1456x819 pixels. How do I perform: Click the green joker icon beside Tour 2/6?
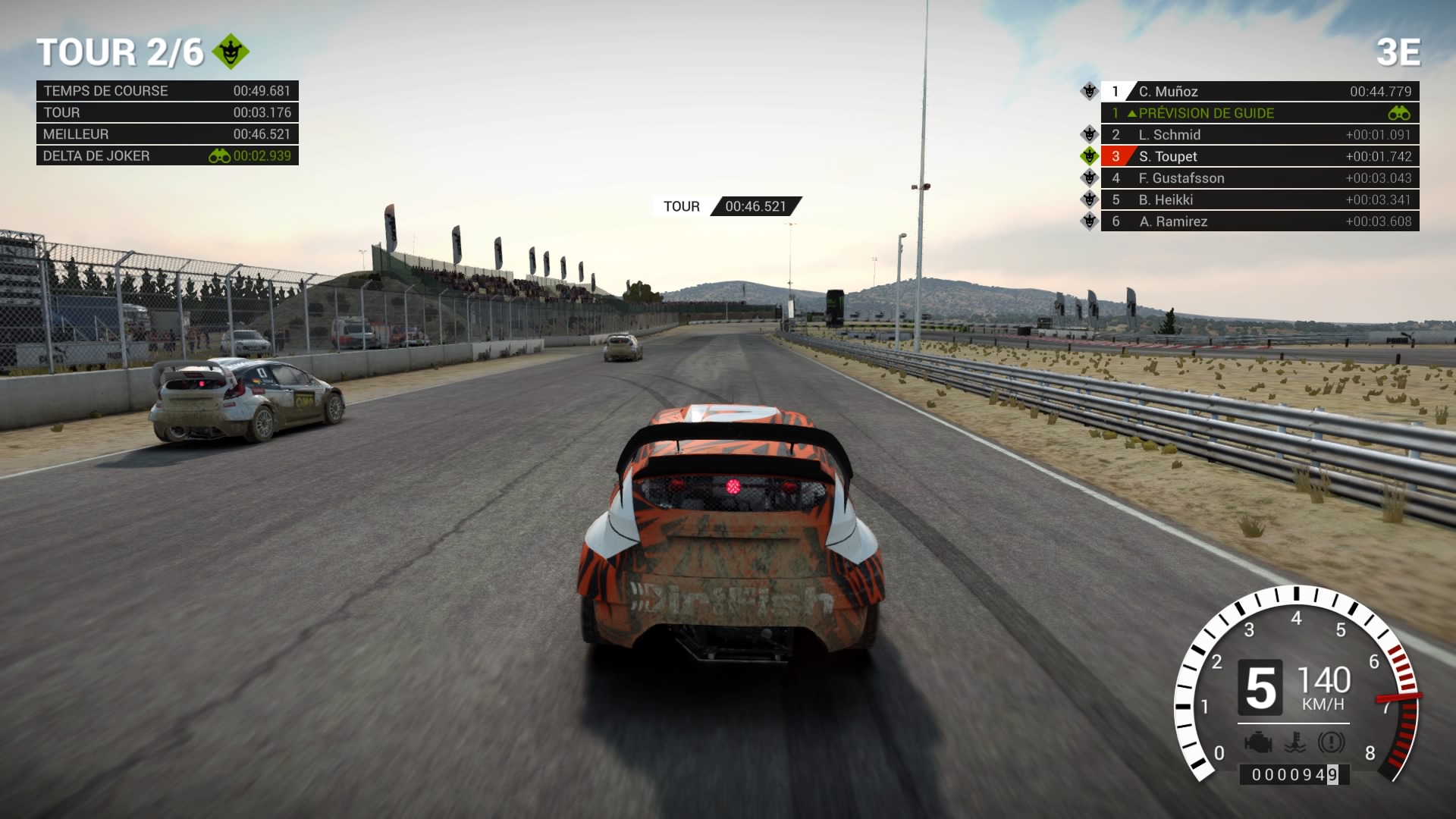(x=231, y=52)
